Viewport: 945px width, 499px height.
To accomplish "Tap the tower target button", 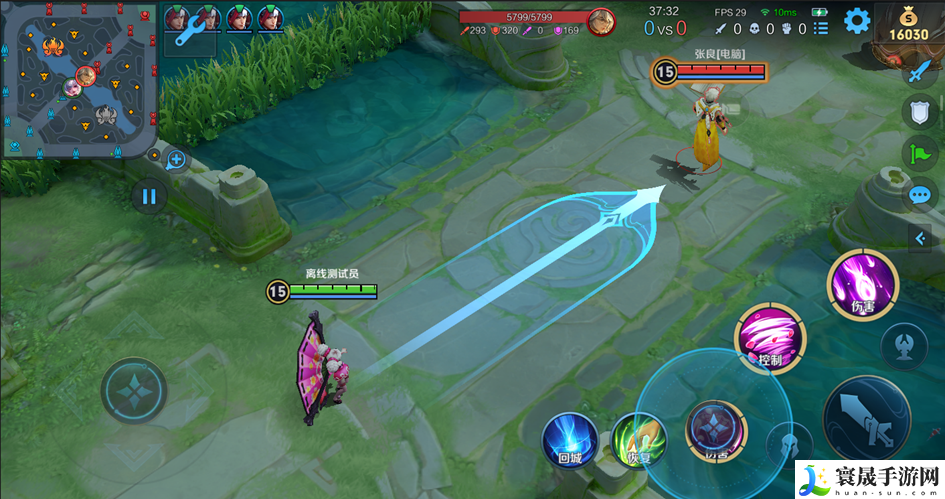I will (x=903, y=345).
